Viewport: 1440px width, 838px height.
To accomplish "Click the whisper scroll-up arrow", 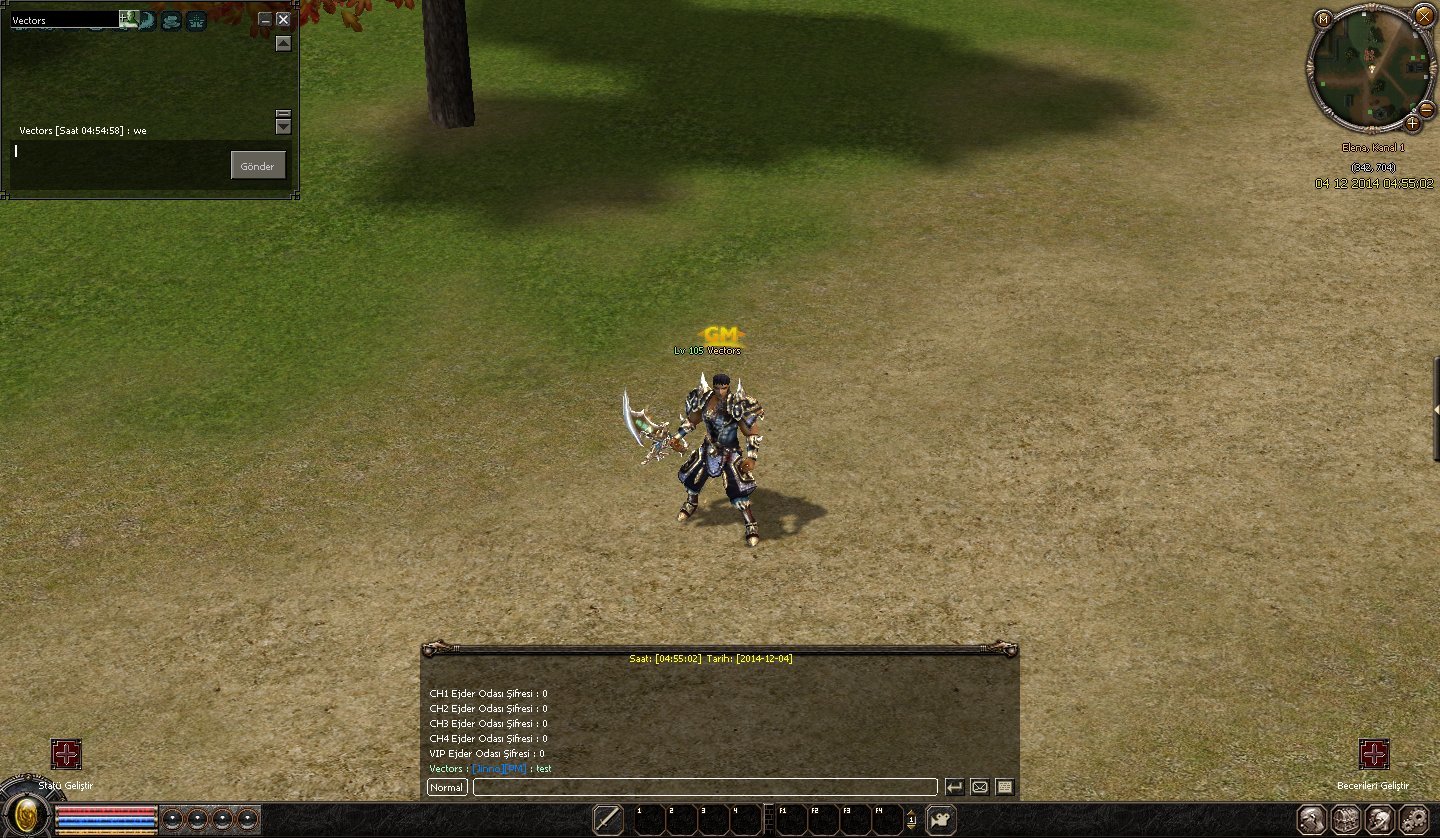I will click(283, 43).
